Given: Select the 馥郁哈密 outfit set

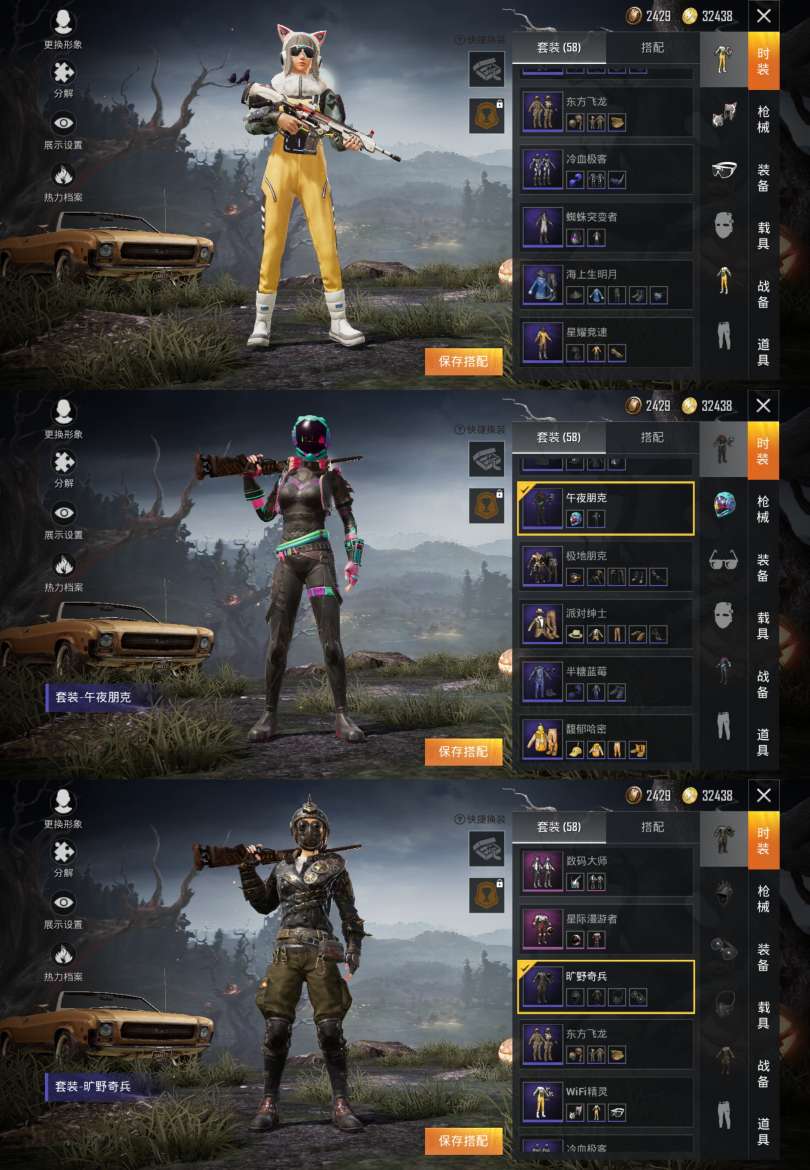Looking at the screenshot, I should tap(606, 738).
